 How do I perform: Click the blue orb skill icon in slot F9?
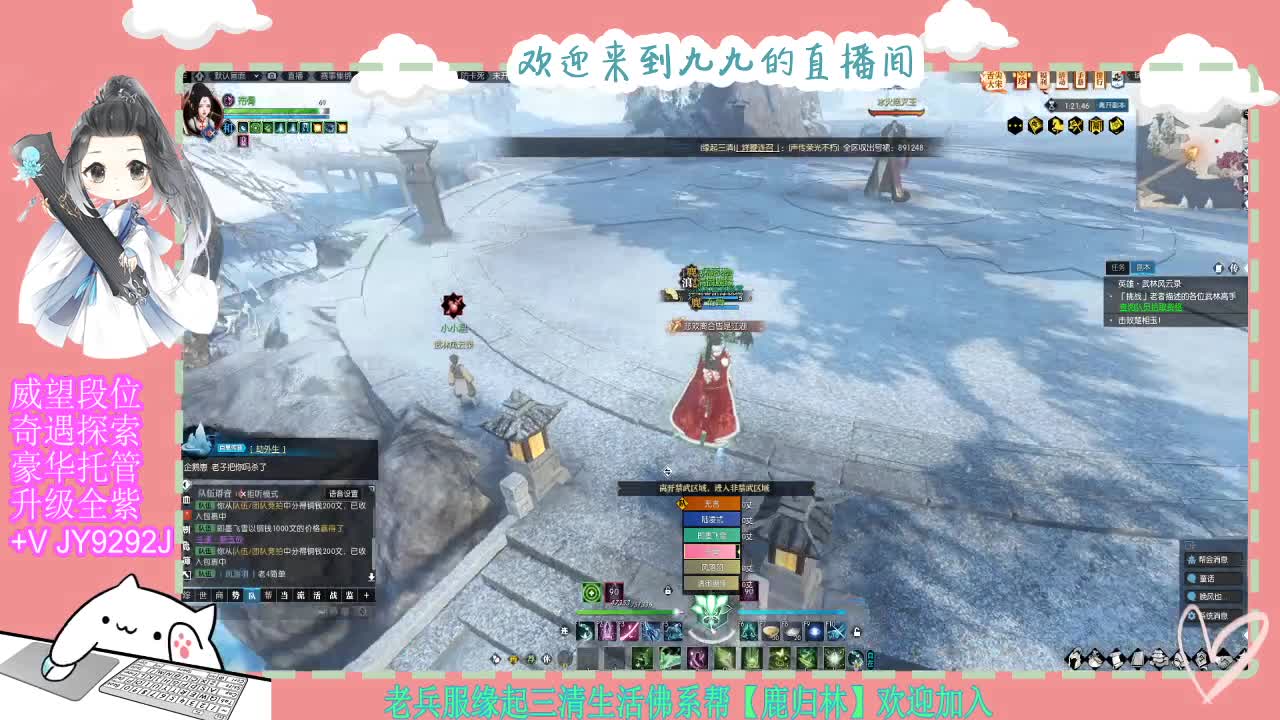tap(814, 632)
